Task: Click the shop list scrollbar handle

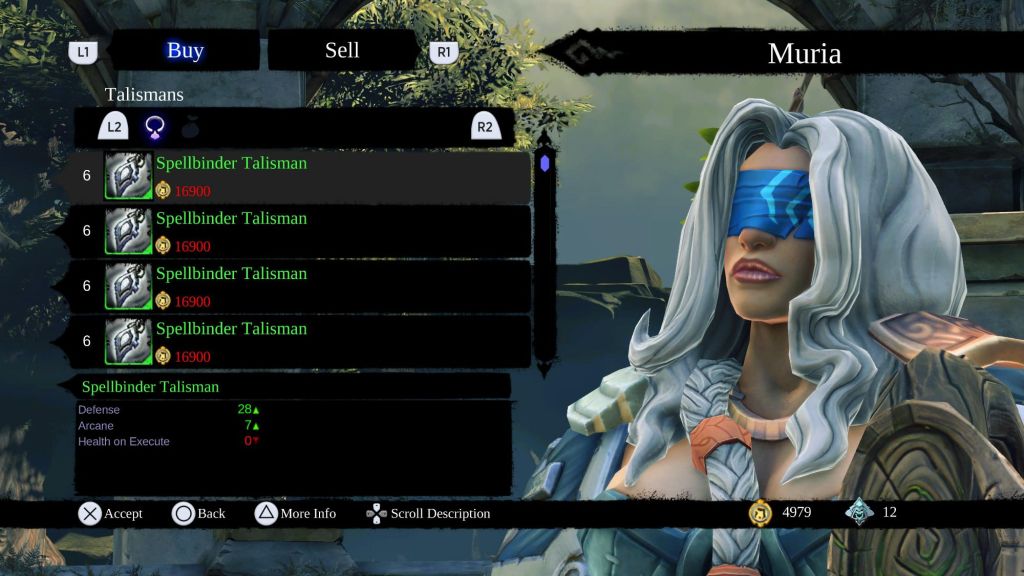Action: click(544, 163)
